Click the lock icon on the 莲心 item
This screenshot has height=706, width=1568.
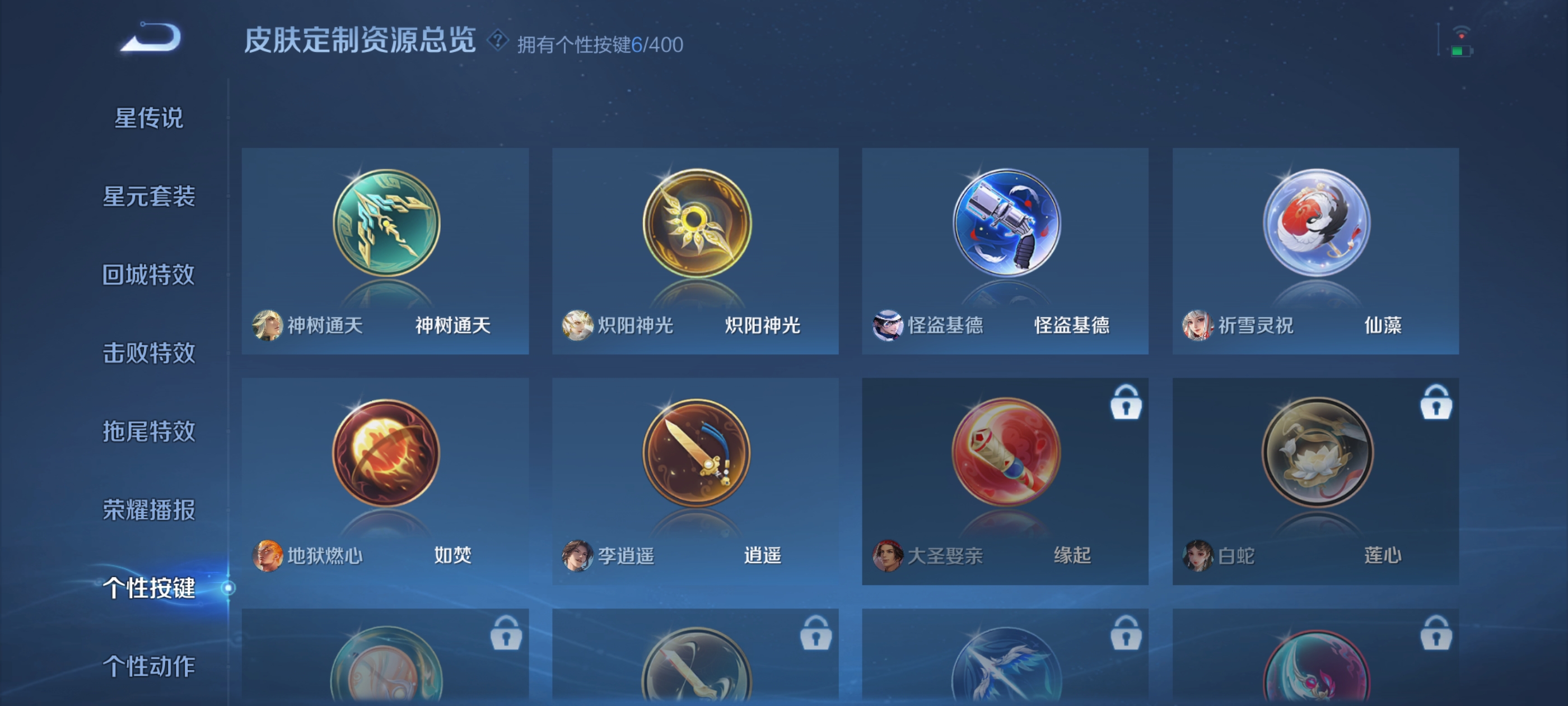[1436, 403]
